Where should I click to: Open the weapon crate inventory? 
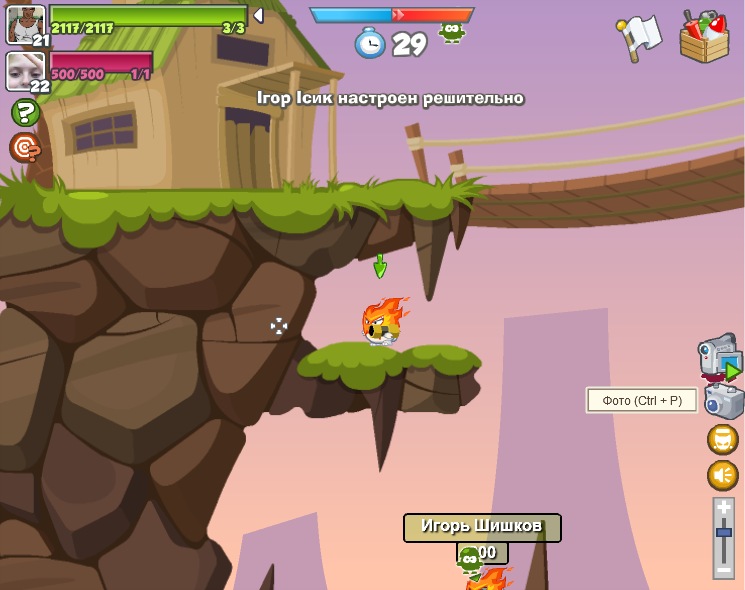[x=704, y=37]
